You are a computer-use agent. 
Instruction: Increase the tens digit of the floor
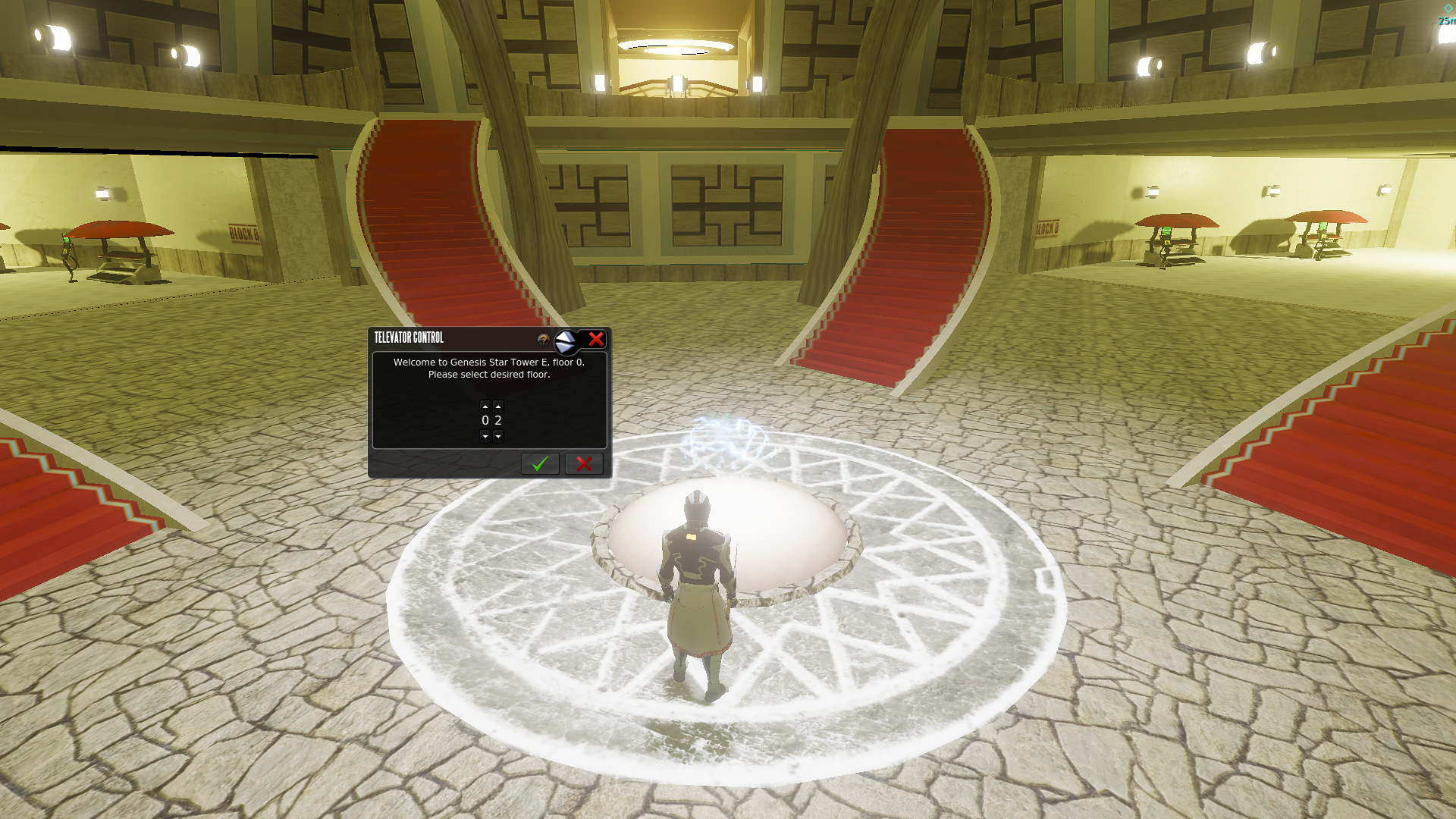(485, 406)
